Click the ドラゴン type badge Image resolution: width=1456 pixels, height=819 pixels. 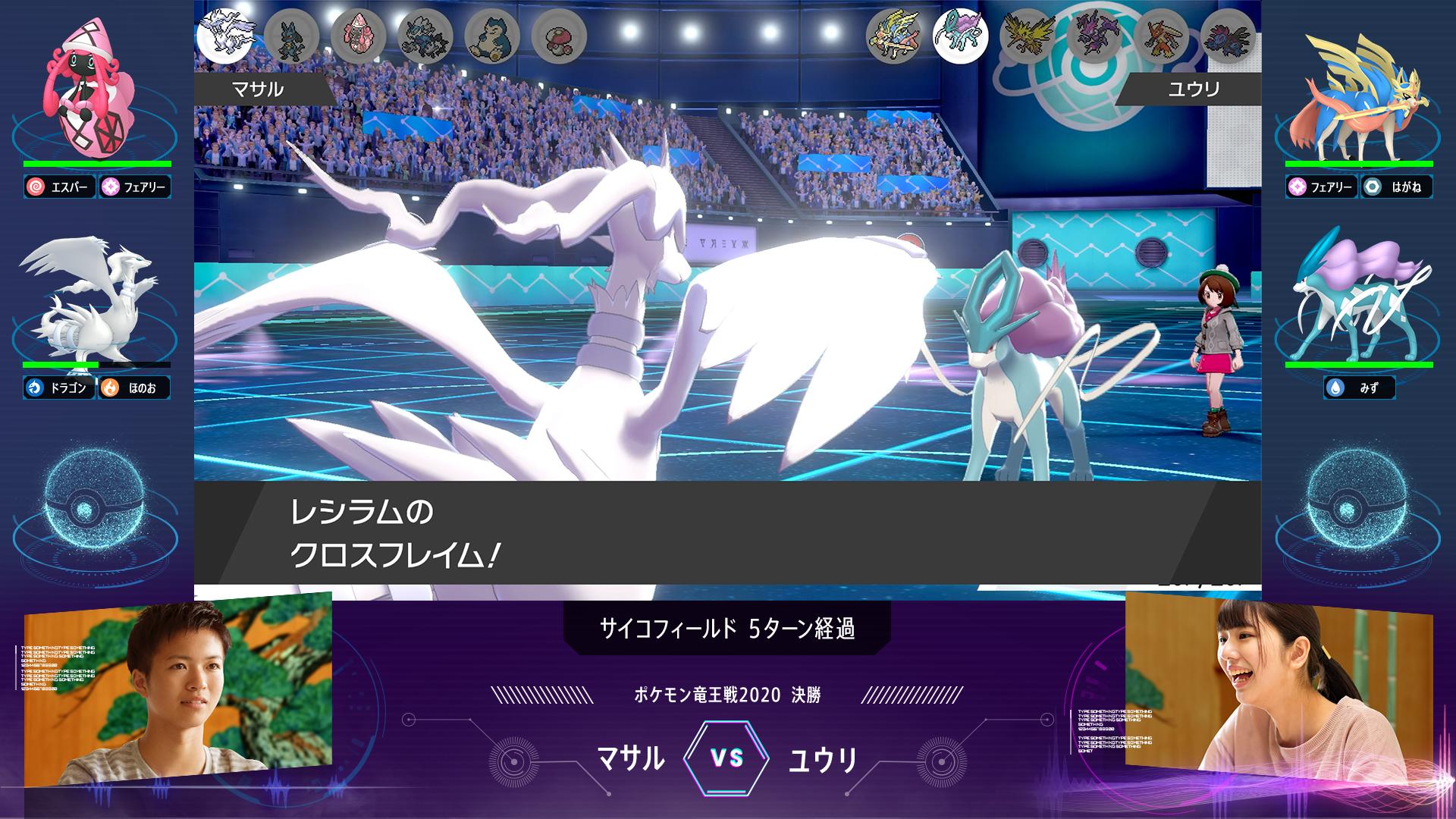point(59,388)
